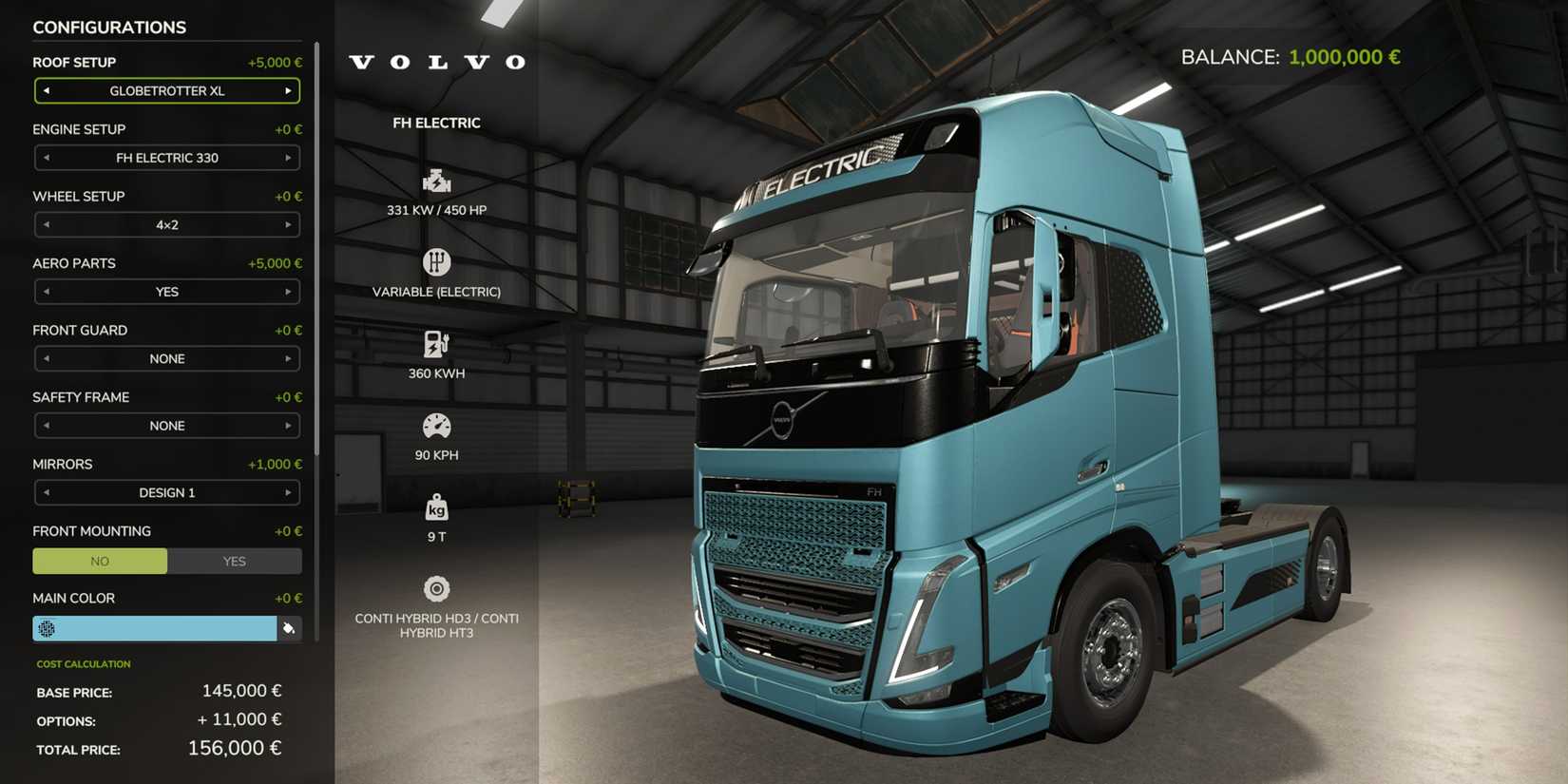Click the Volvo logo above FH Electric
The image size is (1568, 784).
coord(436,62)
